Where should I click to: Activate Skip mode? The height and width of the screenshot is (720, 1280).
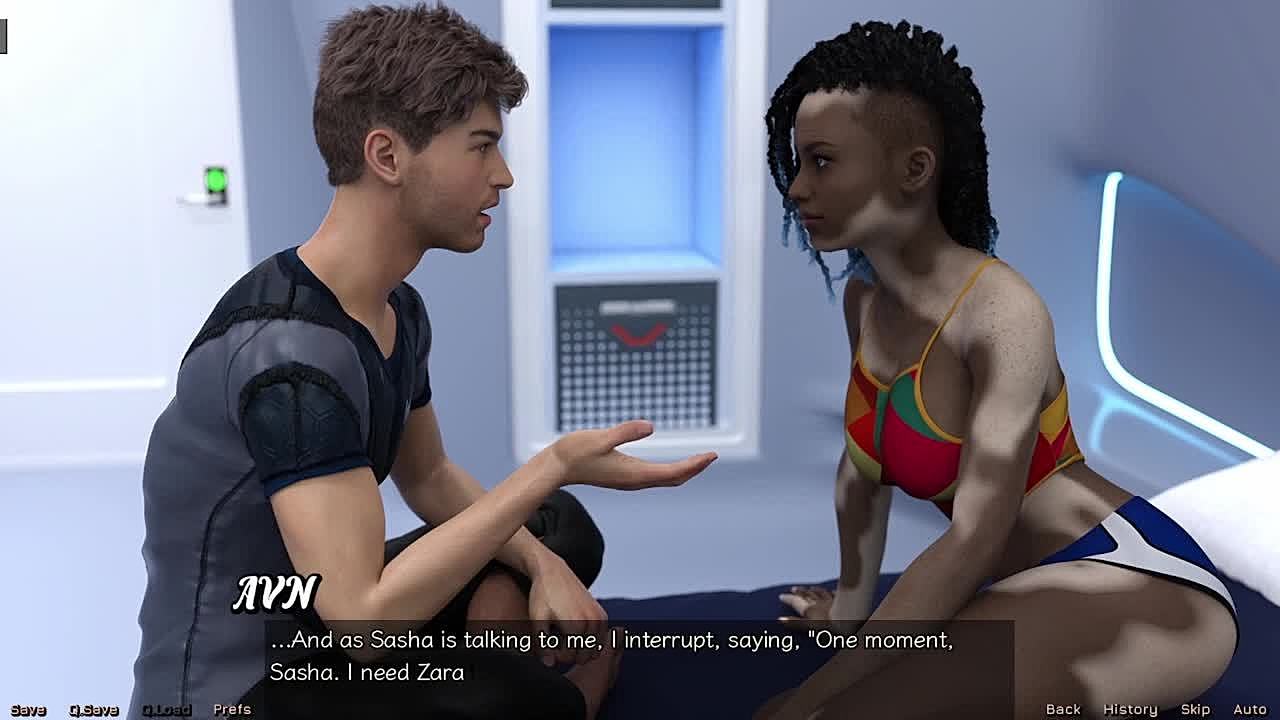pos(1195,709)
